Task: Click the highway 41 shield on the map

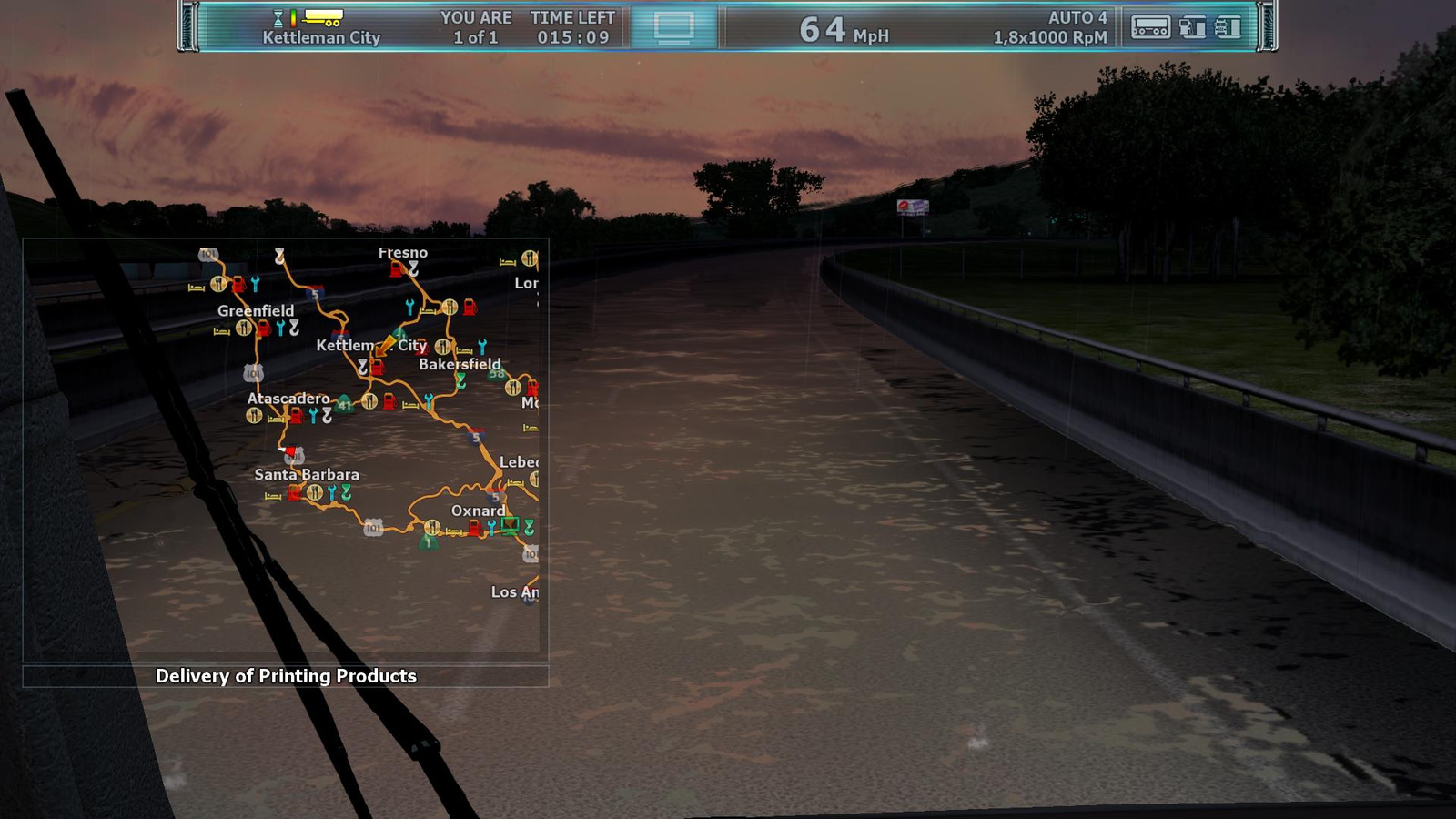Action: click(344, 404)
